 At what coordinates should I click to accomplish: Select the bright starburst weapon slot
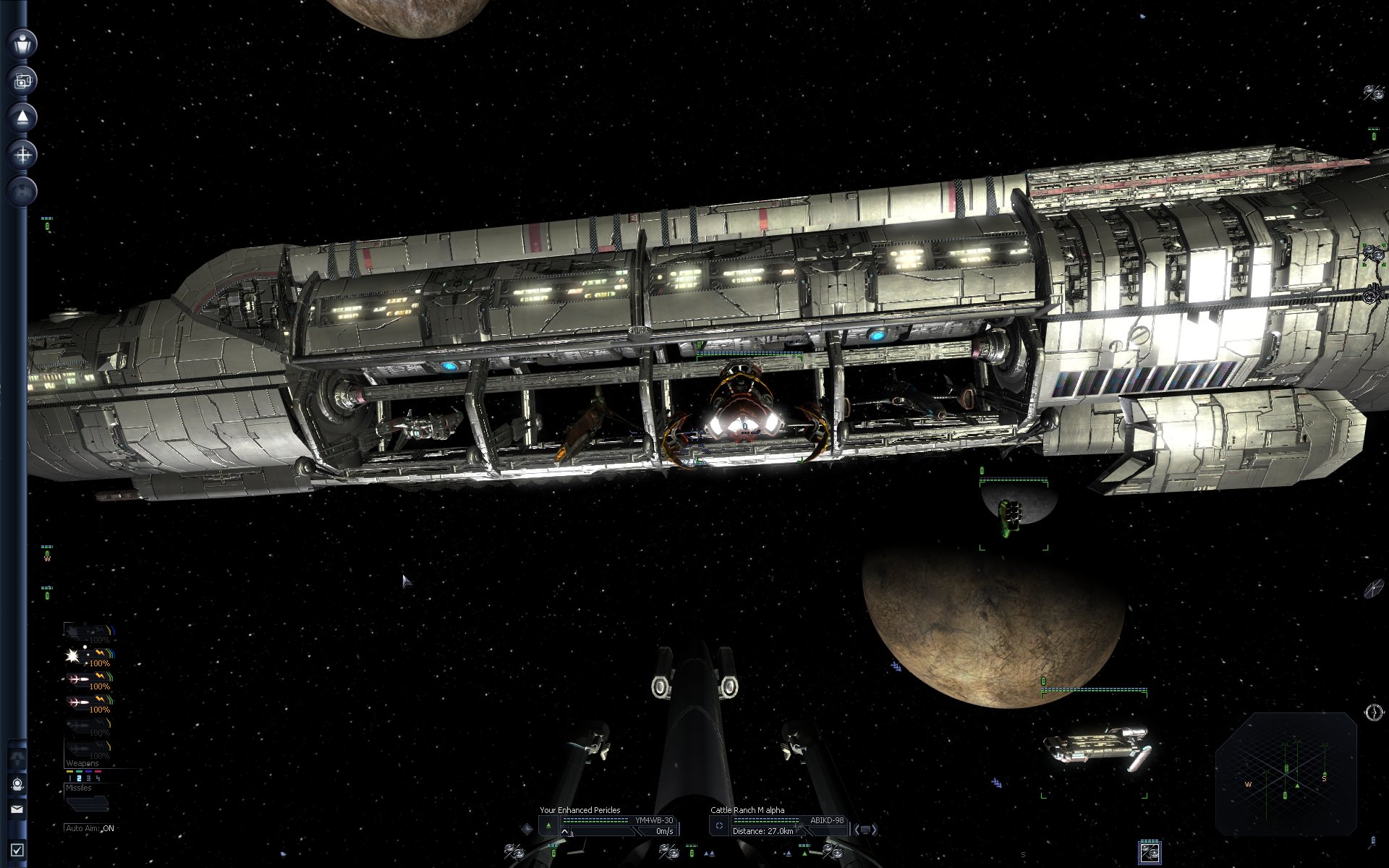[x=75, y=656]
